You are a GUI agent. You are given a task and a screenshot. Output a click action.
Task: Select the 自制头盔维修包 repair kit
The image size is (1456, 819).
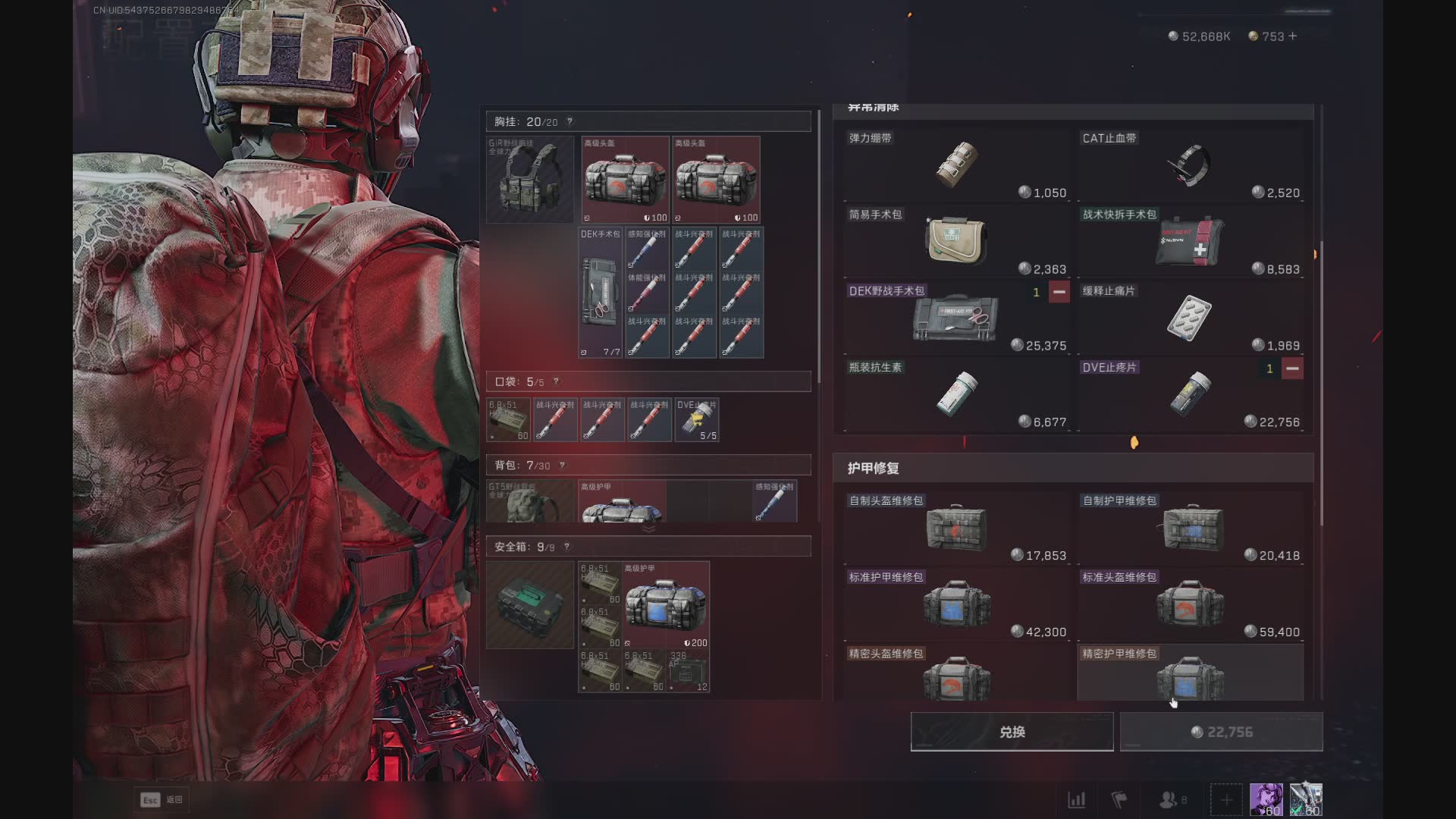click(955, 528)
